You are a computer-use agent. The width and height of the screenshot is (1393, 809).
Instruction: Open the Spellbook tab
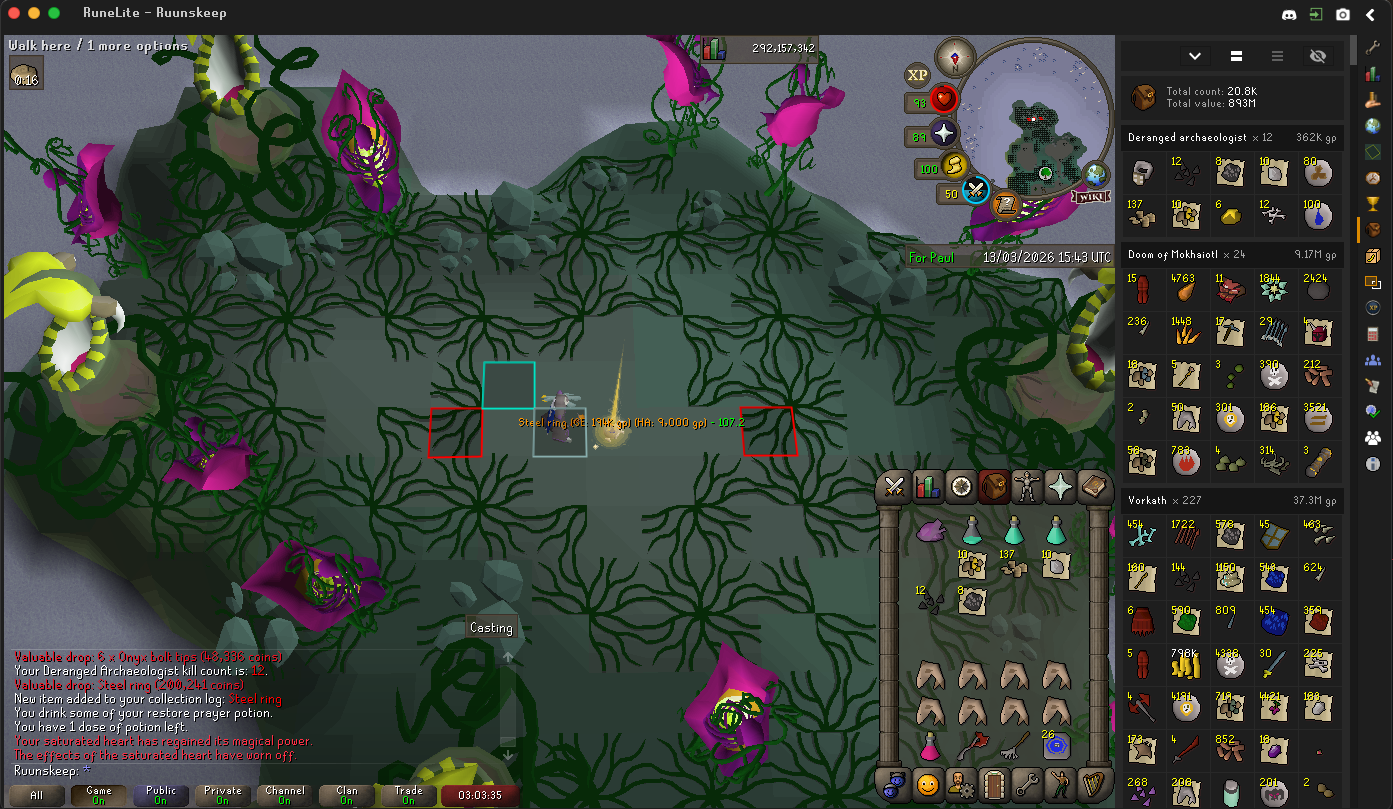pyautogui.click(x=1094, y=487)
